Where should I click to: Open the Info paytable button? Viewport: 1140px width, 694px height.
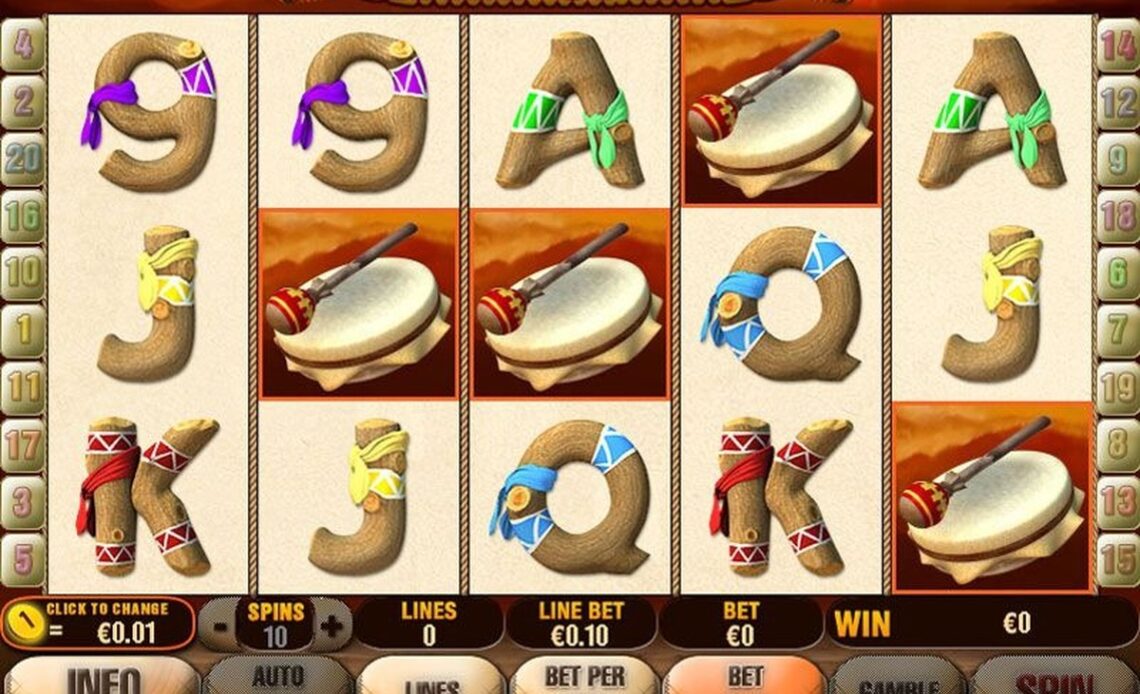[103, 677]
